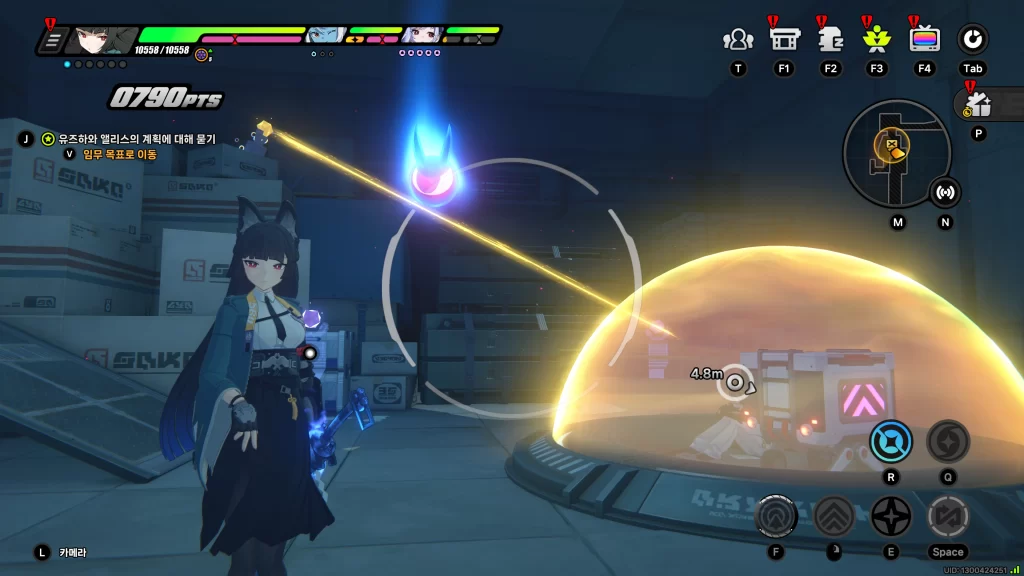Use the circular arrow interact button
Image resolution: width=1024 pixels, height=576 pixels.
click(x=776, y=517)
